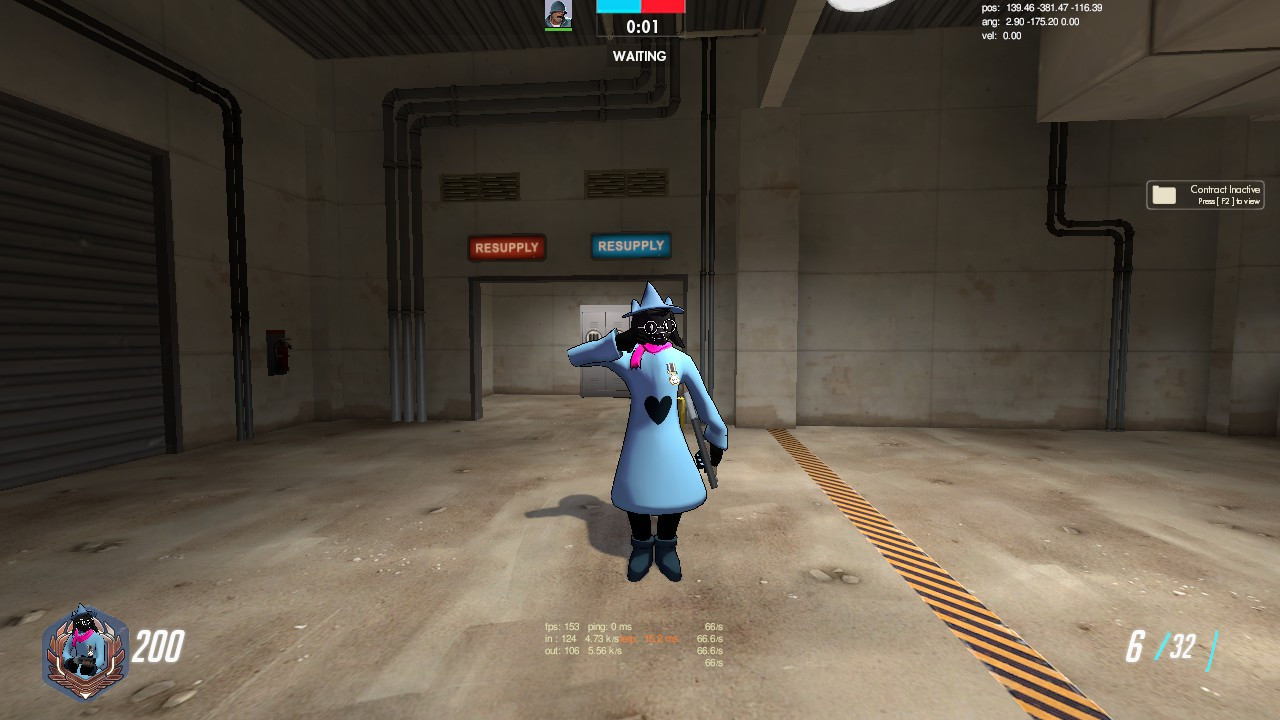Toggle the green health bar under the class portrait
The width and height of the screenshot is (1280, 720).
[558, 29]
